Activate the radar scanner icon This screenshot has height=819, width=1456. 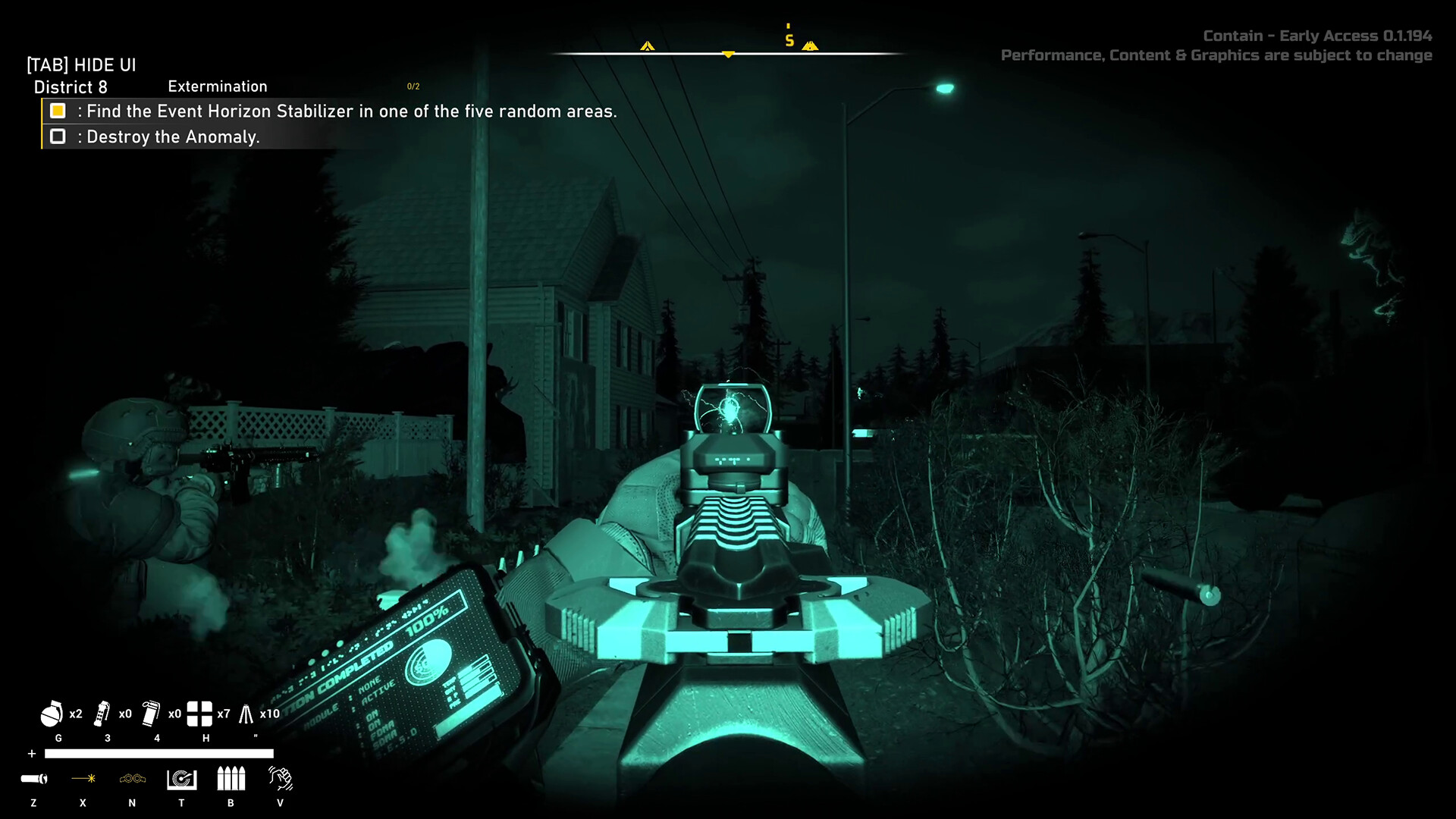pyautogui.click(x=182, y=779)
